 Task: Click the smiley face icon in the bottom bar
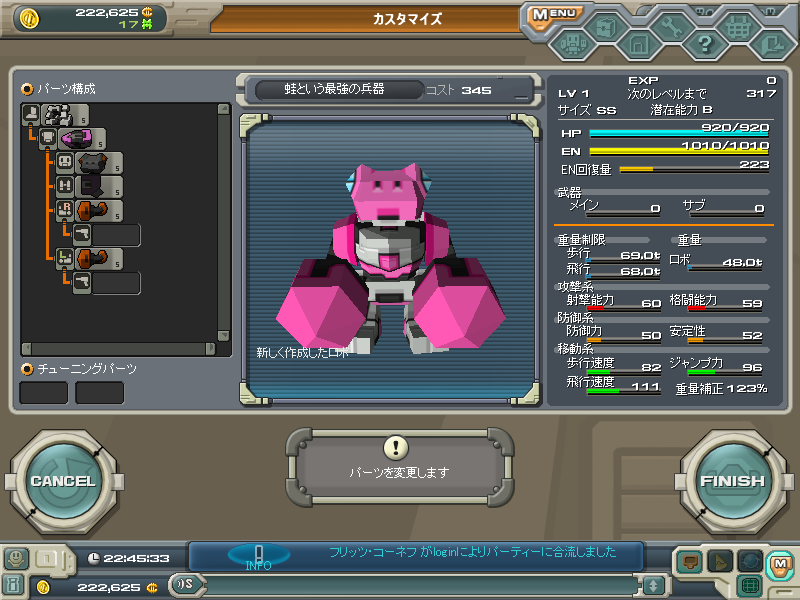point(15,559)
